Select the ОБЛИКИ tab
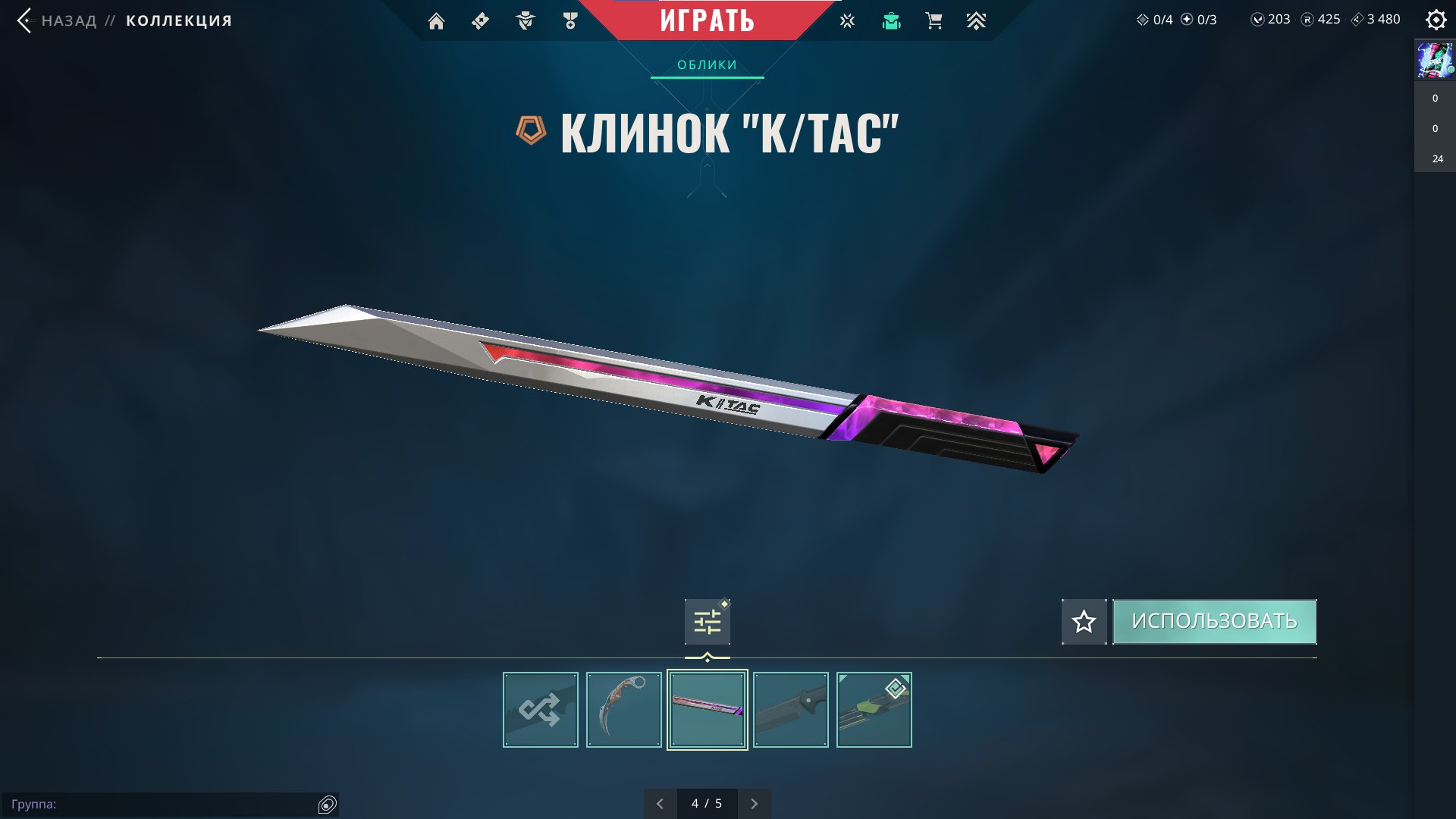The width and height of the screenshot is (1456, 819). click(x=707, y=65)
